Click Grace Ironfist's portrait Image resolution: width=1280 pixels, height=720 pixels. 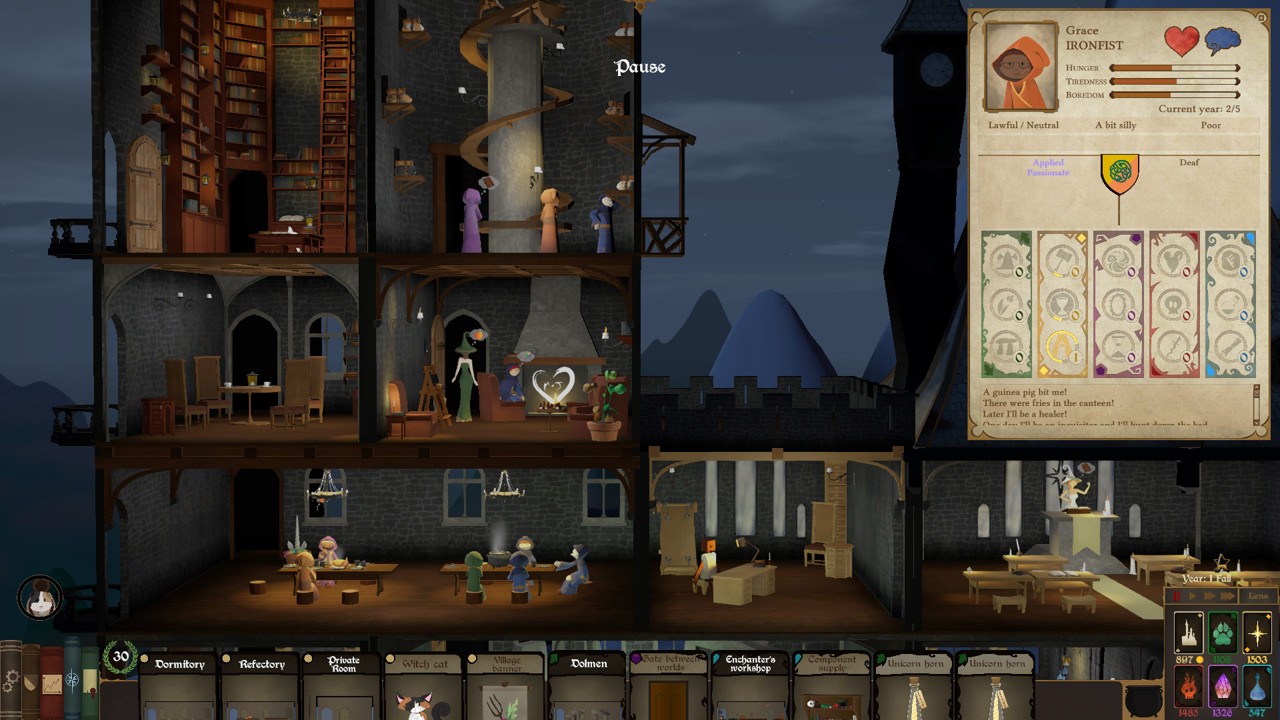pyautogui.click(x=1022, y=66)
